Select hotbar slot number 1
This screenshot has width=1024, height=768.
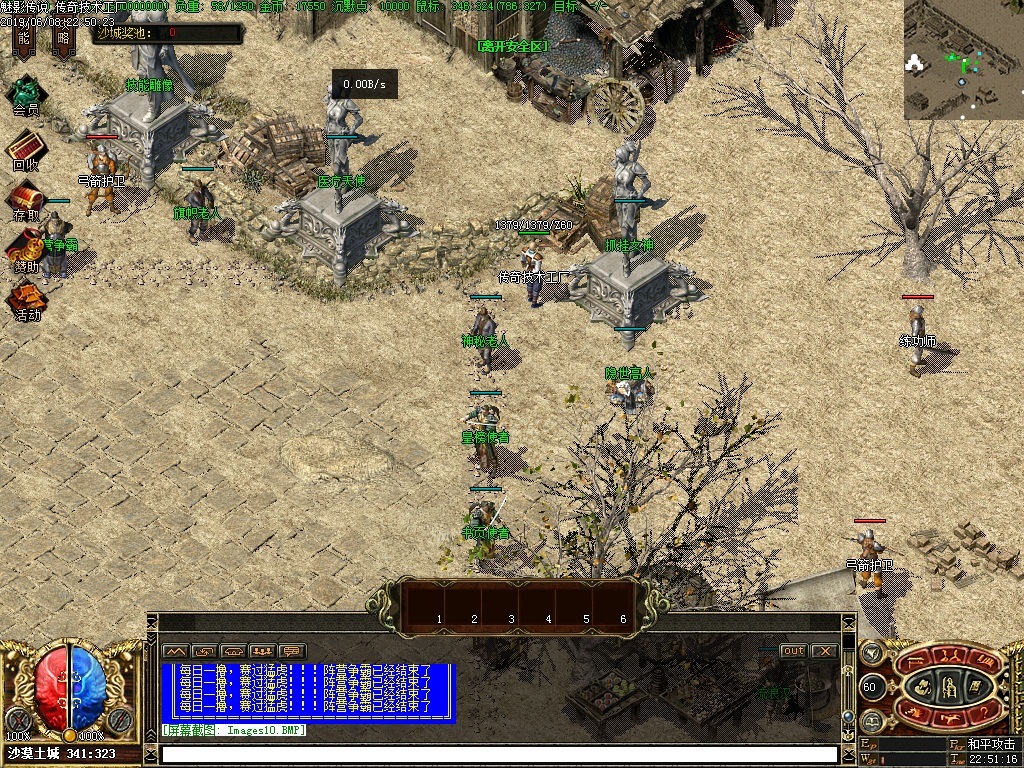click(439, 604)
